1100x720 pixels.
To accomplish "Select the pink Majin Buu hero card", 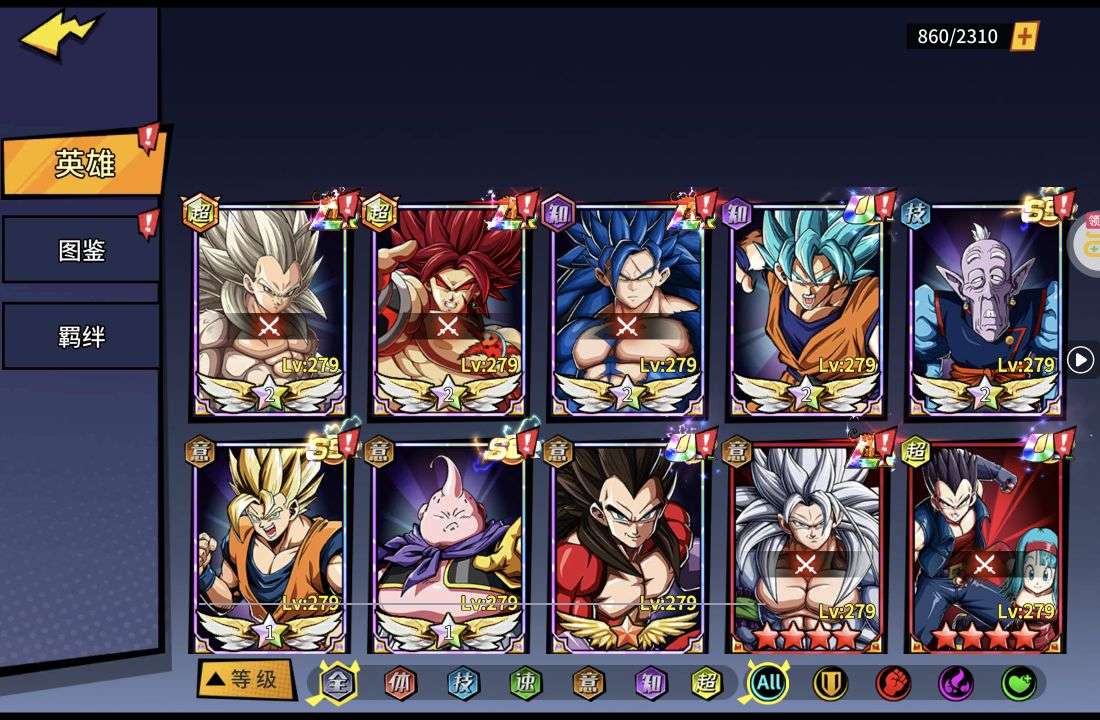I will tap(448, 545).
